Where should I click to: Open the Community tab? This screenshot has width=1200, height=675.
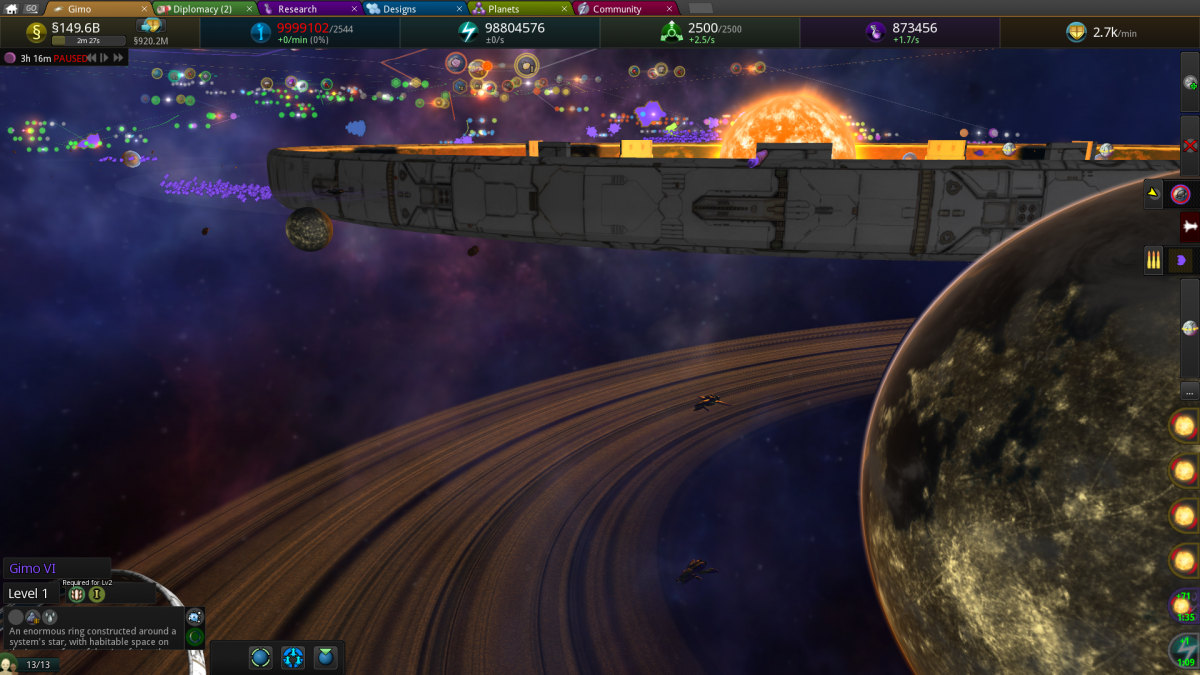(616, 9)
